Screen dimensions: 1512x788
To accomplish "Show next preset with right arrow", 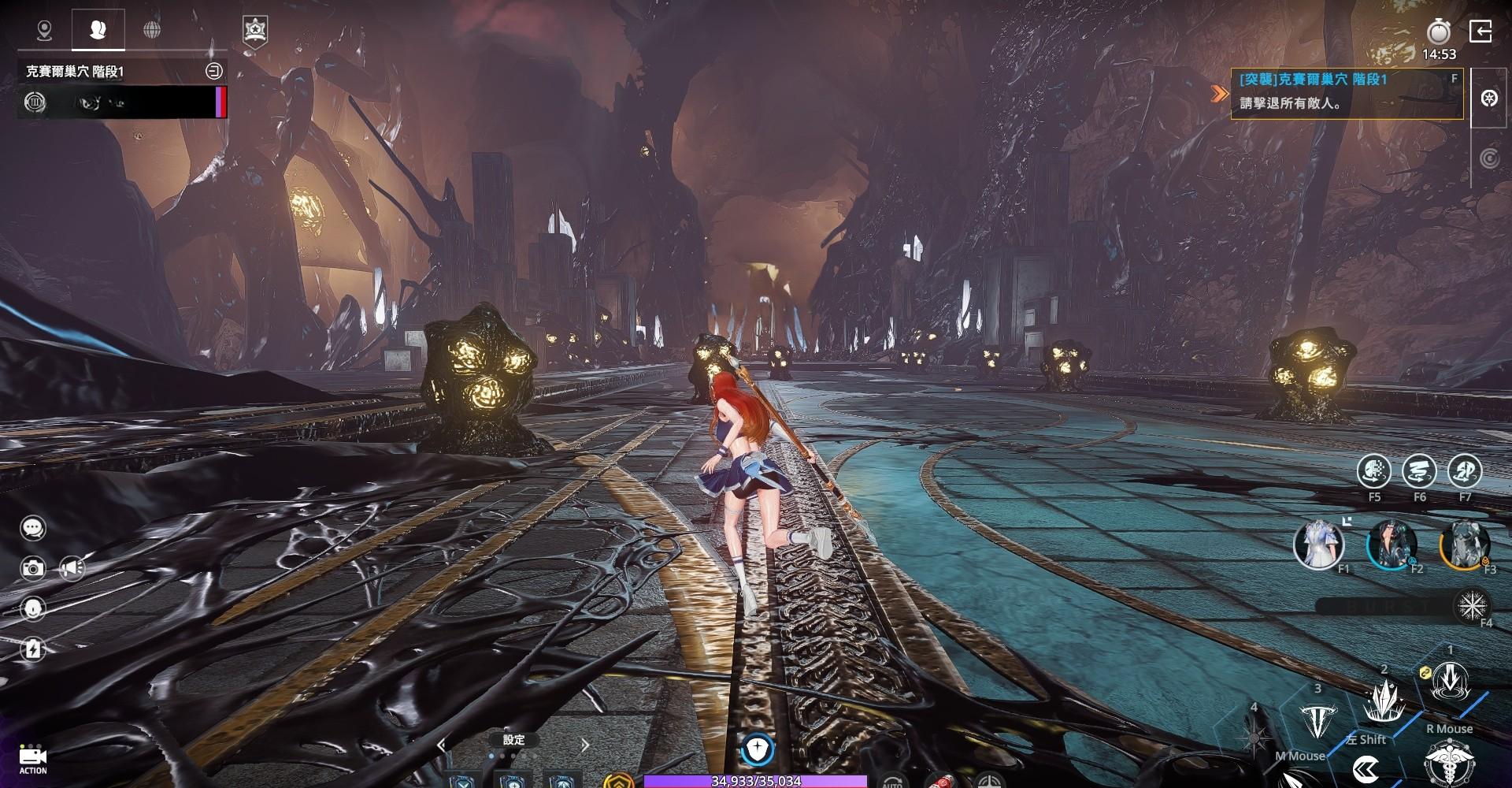I will (x=585, y=744).
